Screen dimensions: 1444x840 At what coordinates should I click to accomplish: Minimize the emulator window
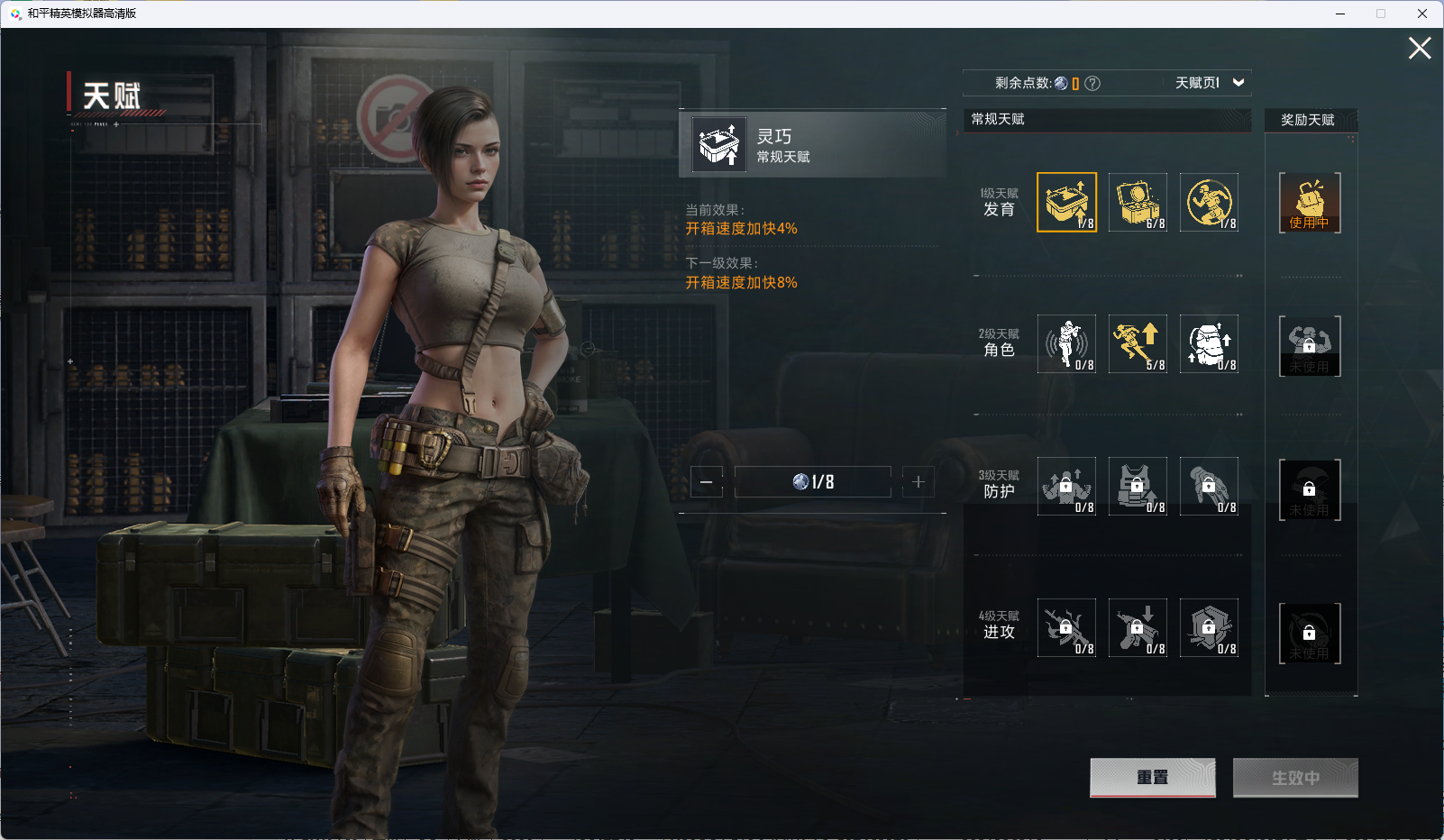[1340, 14]
